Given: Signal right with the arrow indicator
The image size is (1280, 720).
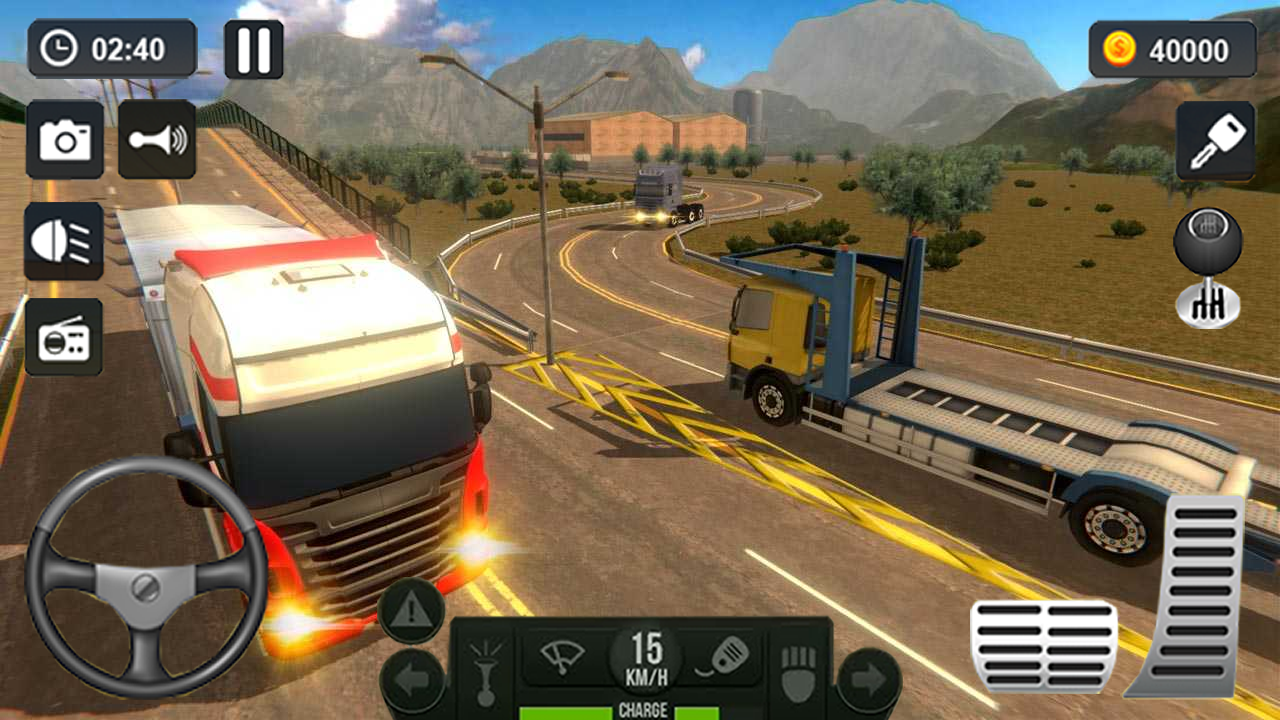Looking at the screenshot, I should pyautogui.click(x=868, y=681).
